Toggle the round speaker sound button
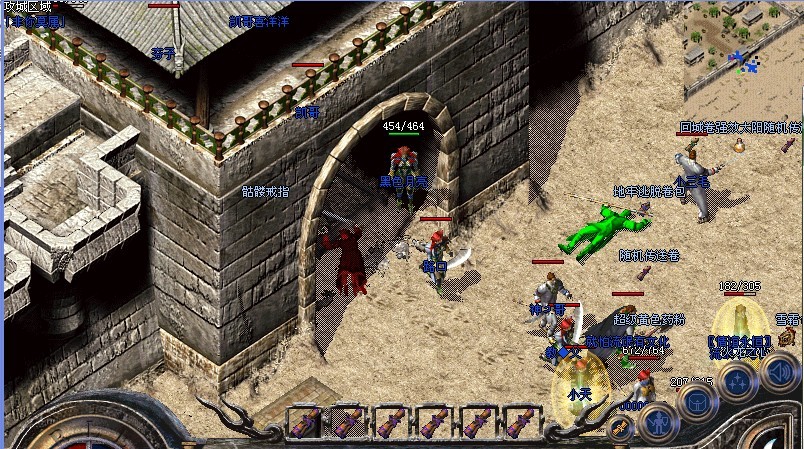This screenshot has height=449, width=804. point(779,374)
